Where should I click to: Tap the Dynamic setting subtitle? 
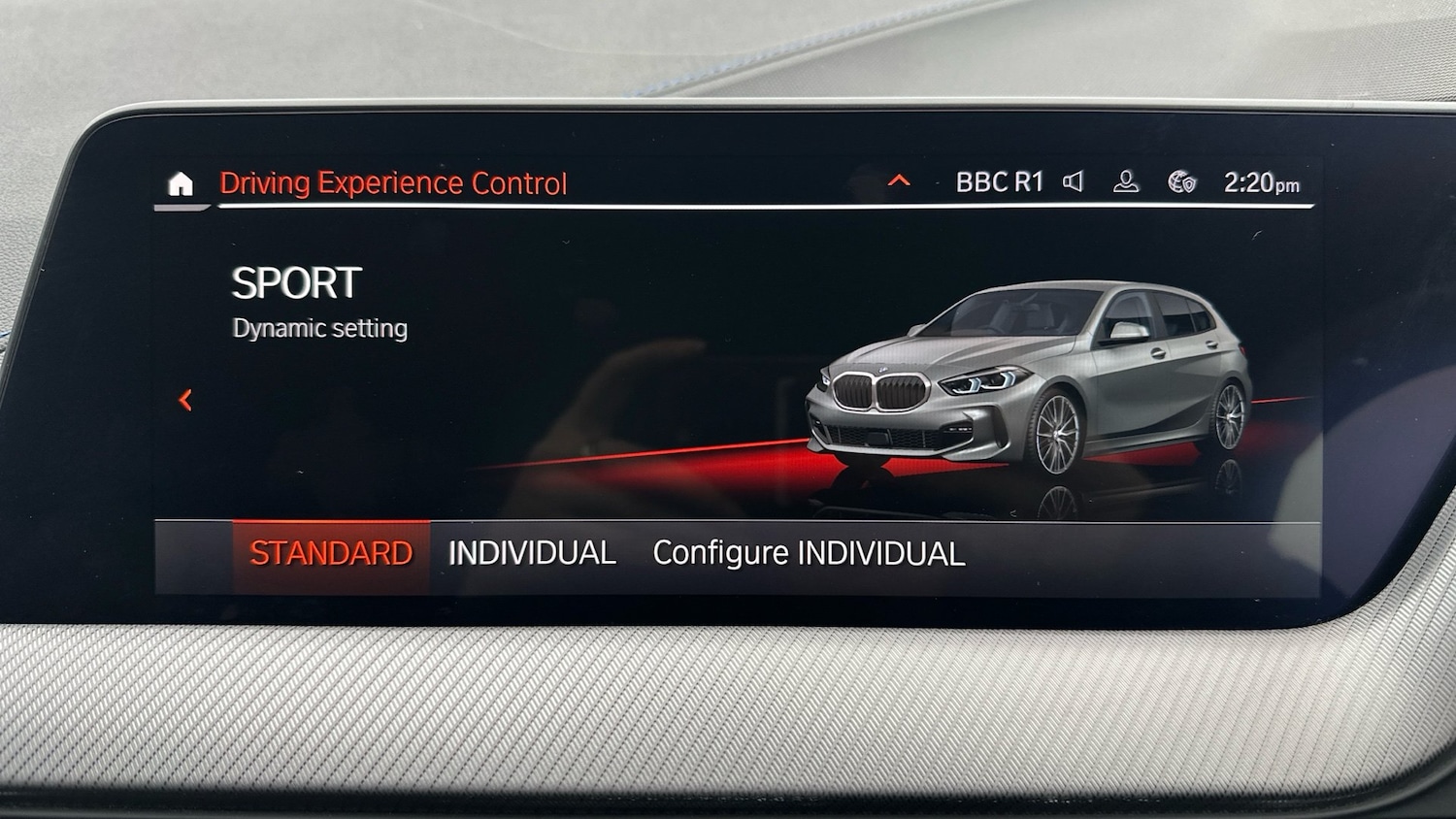[319, 328]
